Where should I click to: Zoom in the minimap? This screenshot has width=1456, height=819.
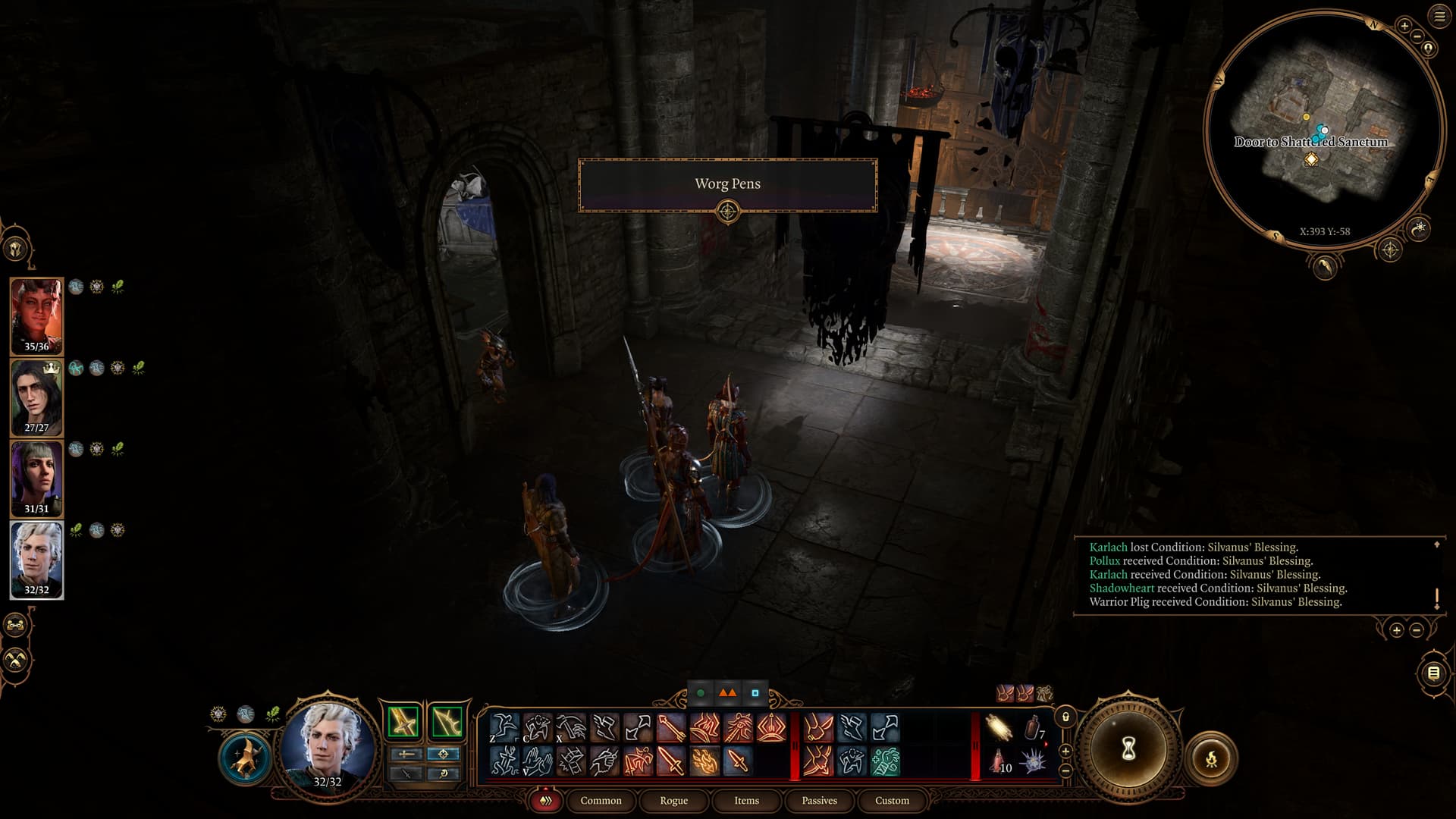coord(1404,26)
